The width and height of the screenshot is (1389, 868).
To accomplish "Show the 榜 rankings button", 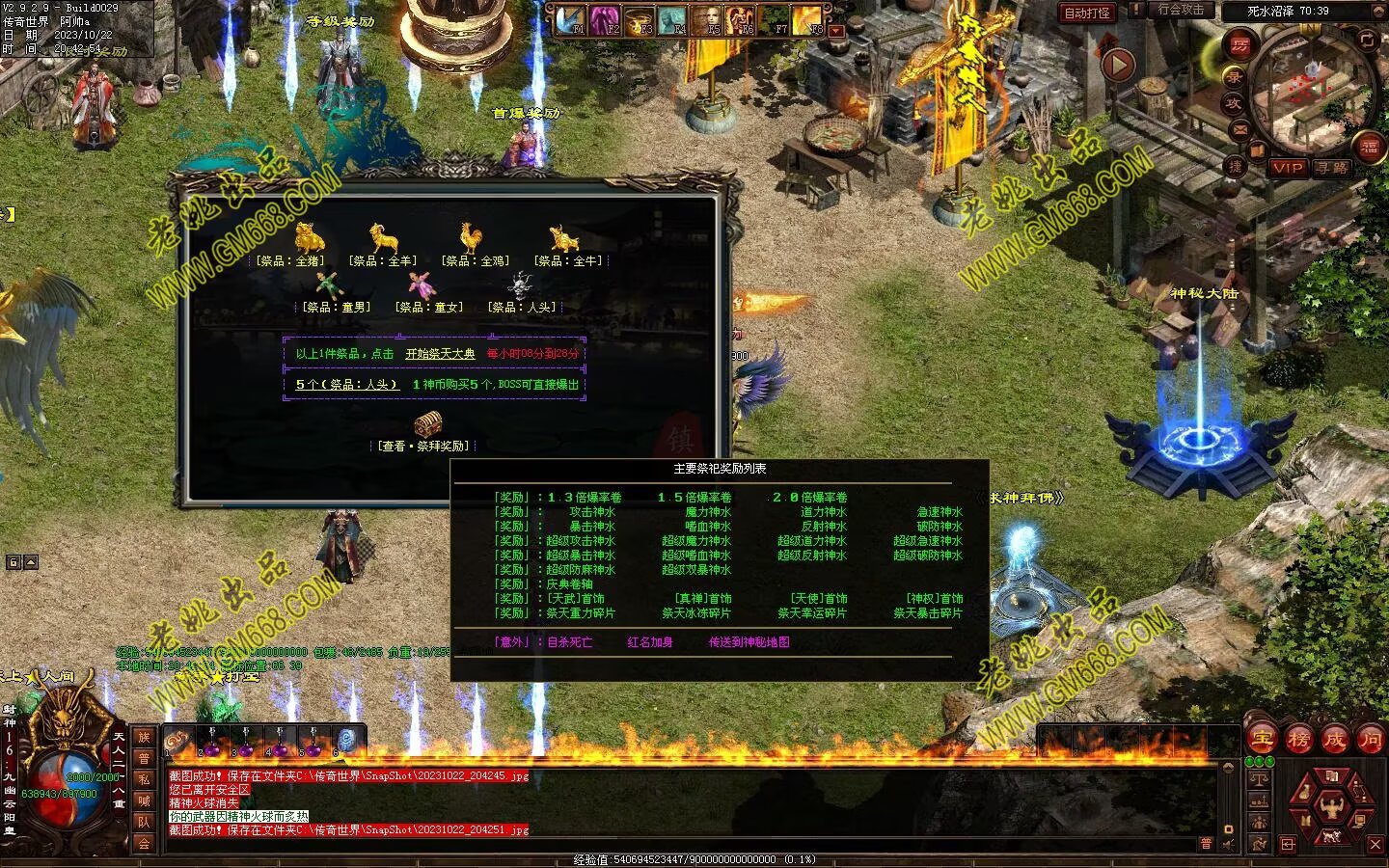I will tap(1298, 740).
